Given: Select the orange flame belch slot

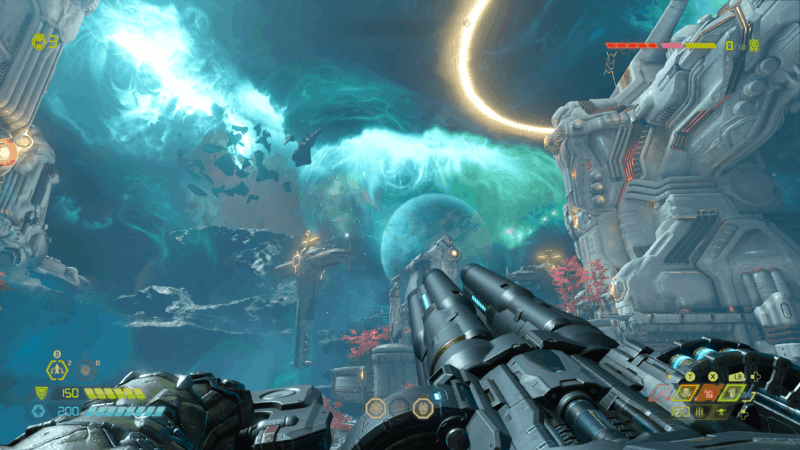Looking at the screenshot, I should (710, 393).
